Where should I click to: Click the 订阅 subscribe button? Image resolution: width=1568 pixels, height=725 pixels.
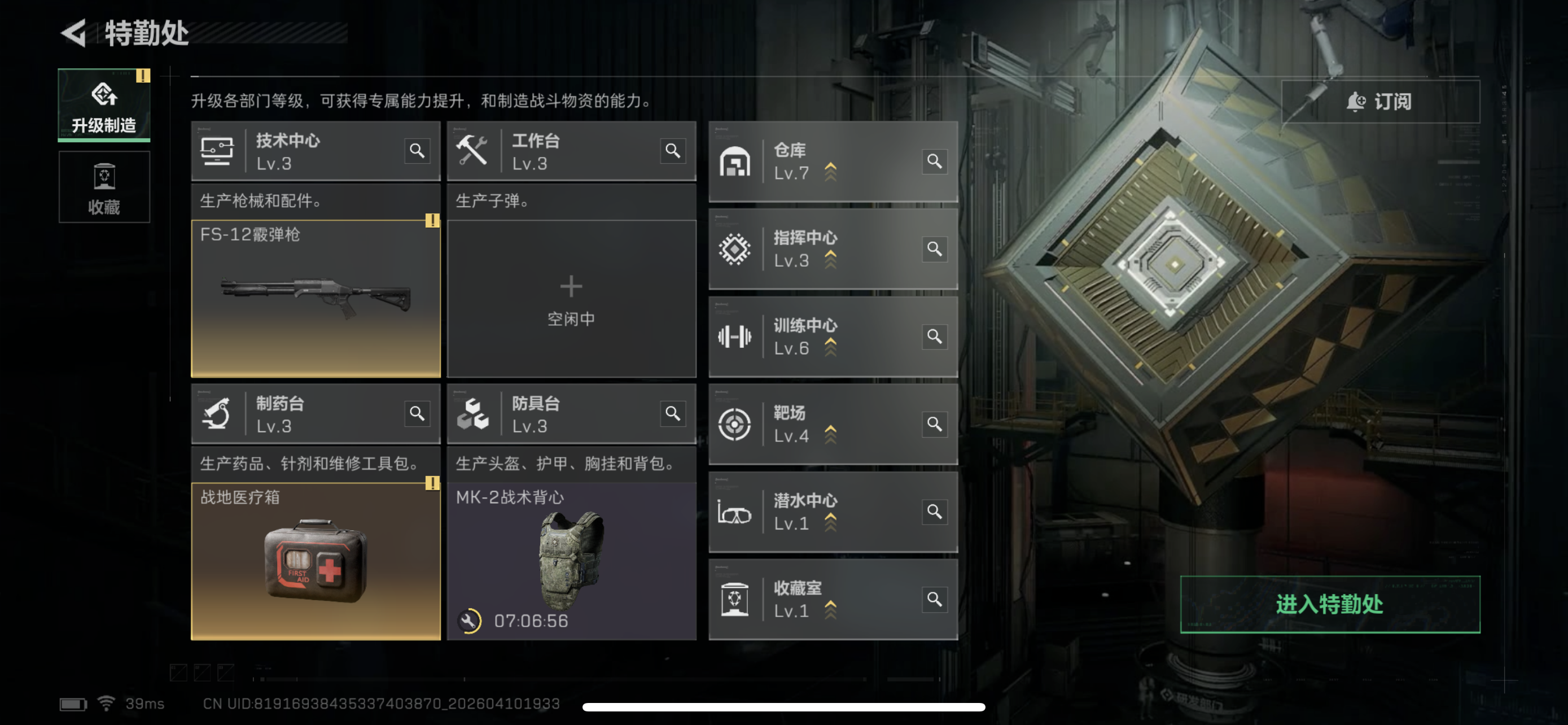(1380, 102)
